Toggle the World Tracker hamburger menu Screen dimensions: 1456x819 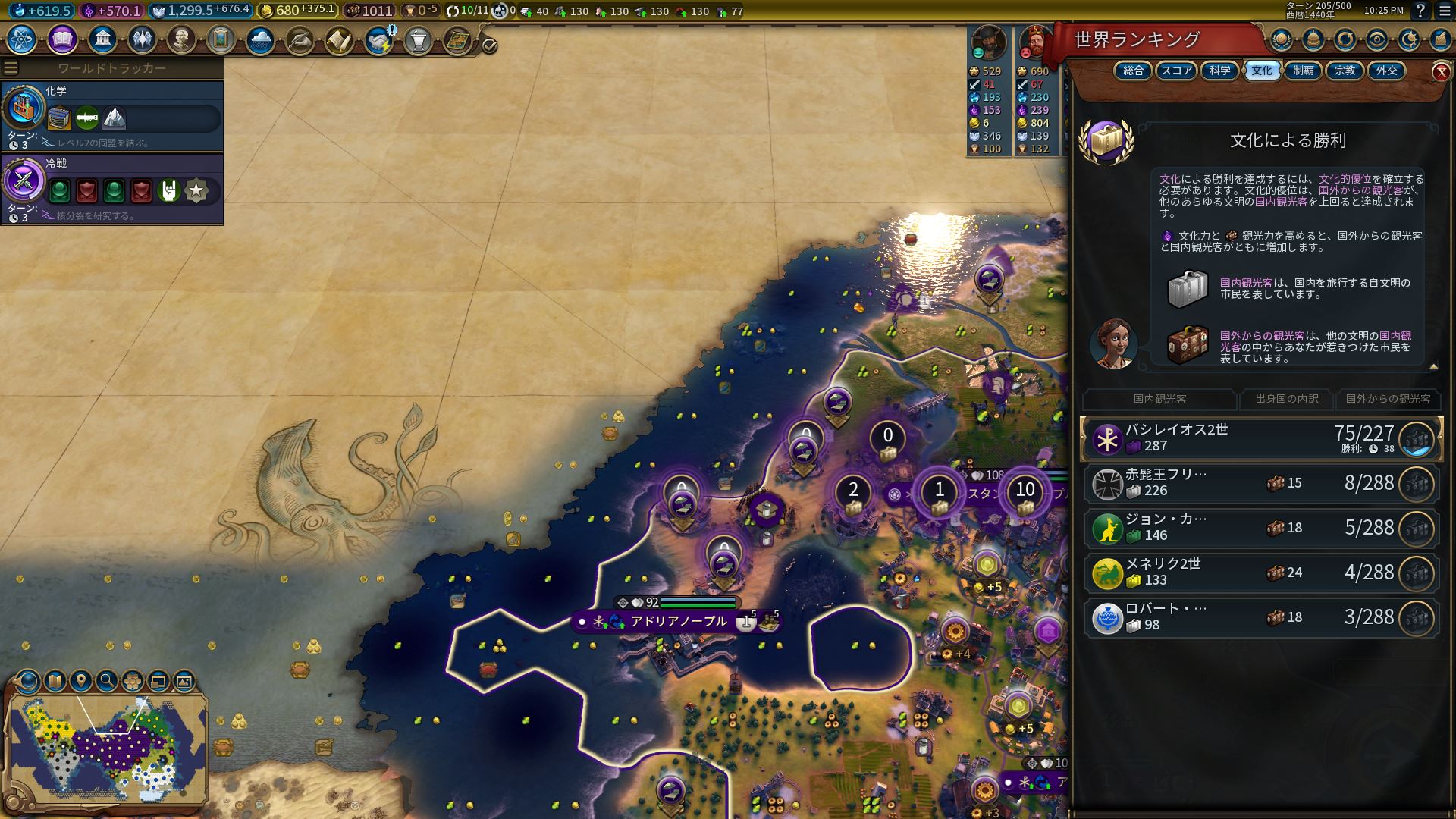coord(11,68)
